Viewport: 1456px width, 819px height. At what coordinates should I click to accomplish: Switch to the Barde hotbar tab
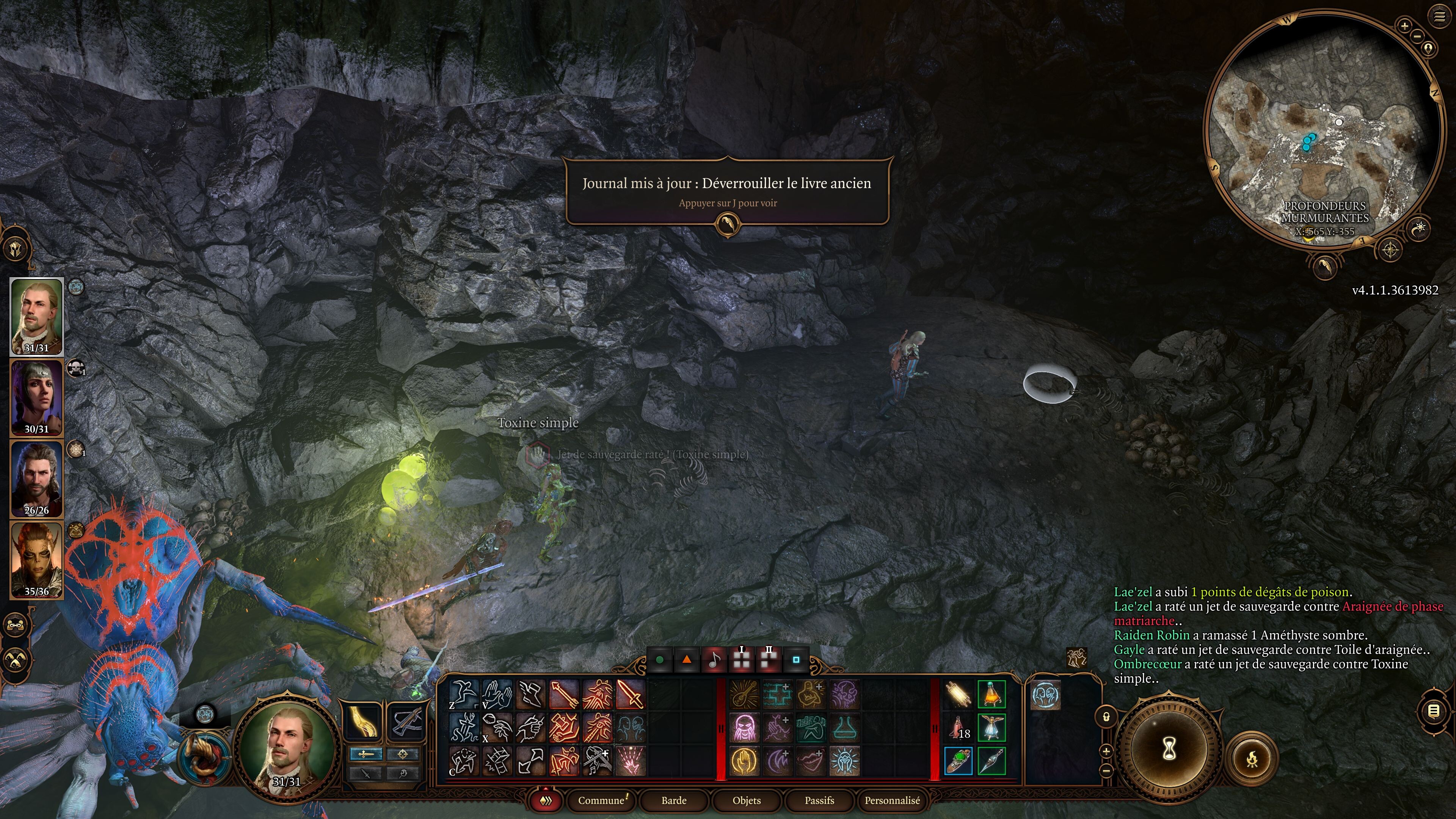pyautogui.click(x=674, y=800)
